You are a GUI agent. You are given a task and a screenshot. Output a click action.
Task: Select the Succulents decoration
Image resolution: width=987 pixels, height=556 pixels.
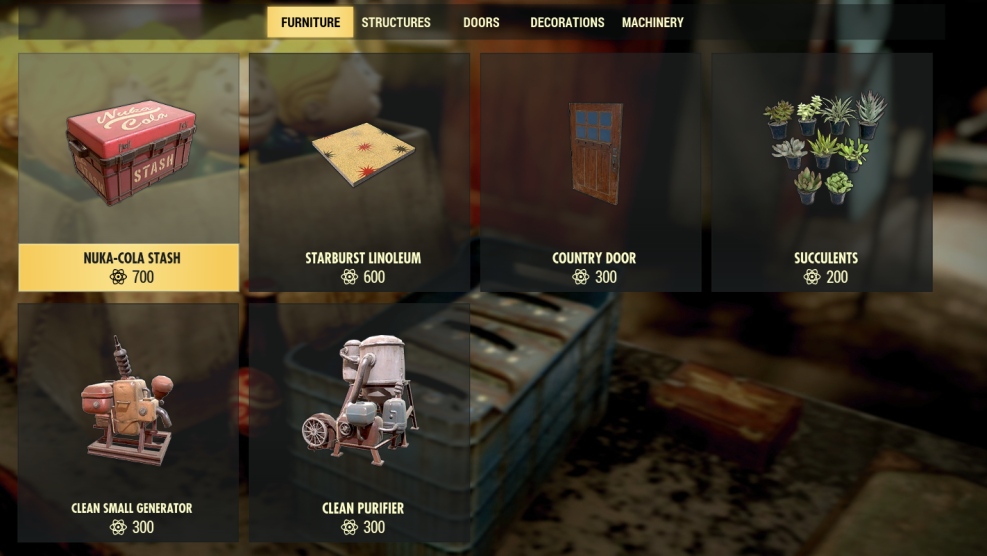tap(822, 172)
